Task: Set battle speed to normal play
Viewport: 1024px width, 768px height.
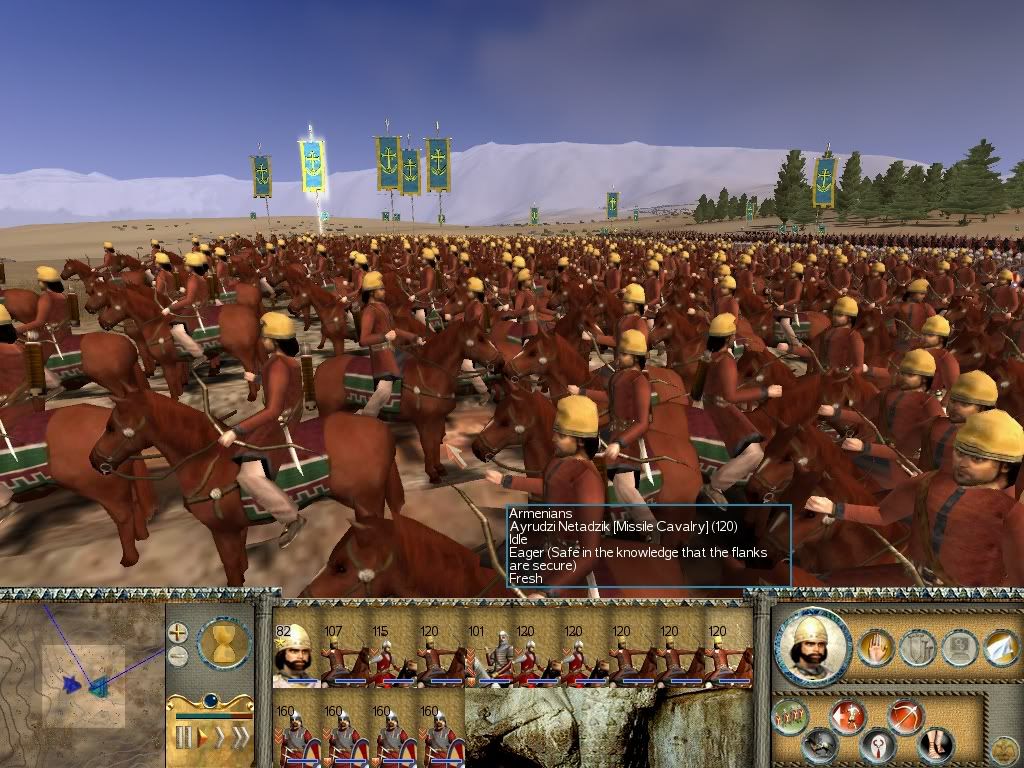Action: (x=201, y=738)
